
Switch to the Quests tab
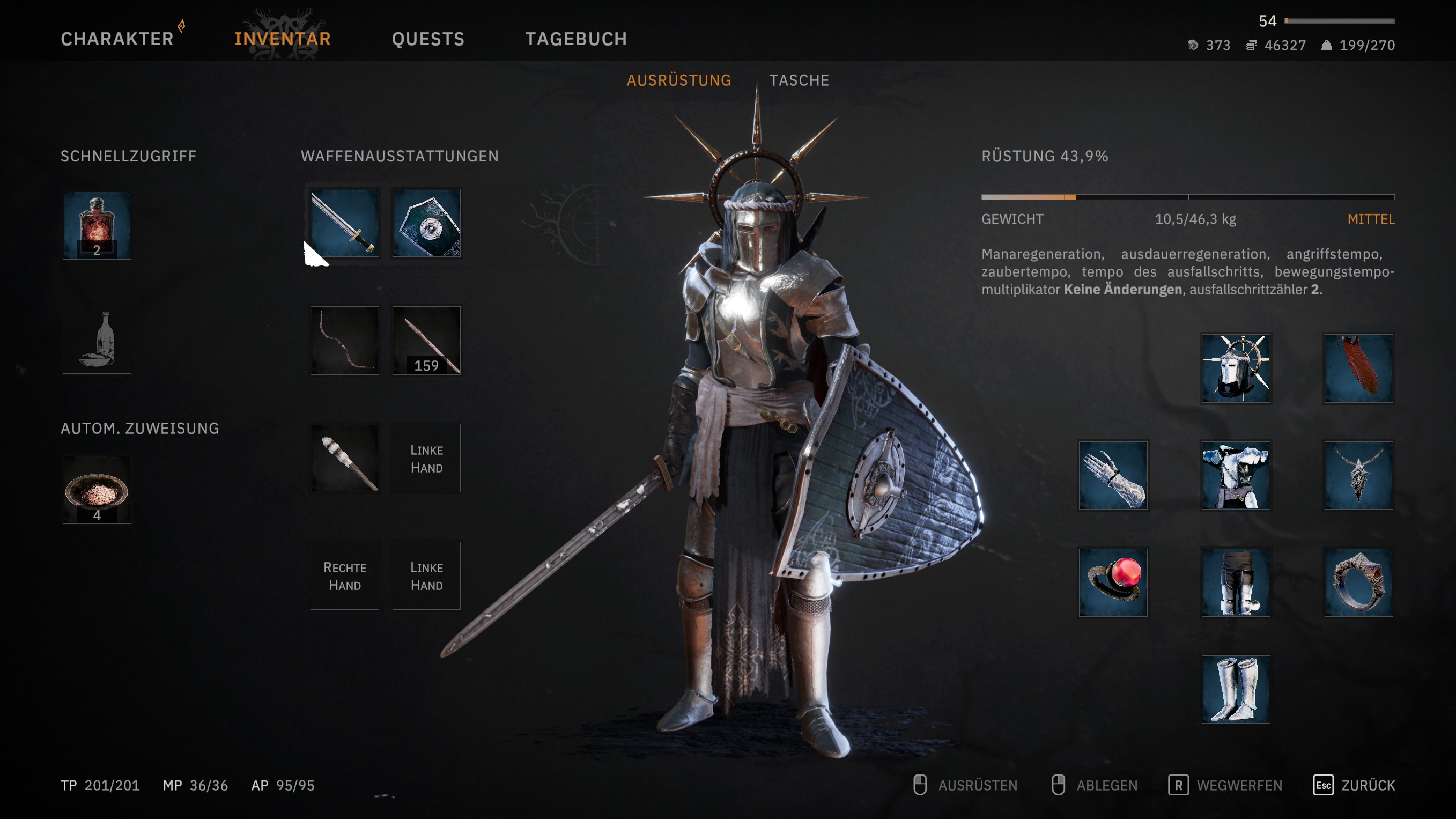[x=428, y=39]
